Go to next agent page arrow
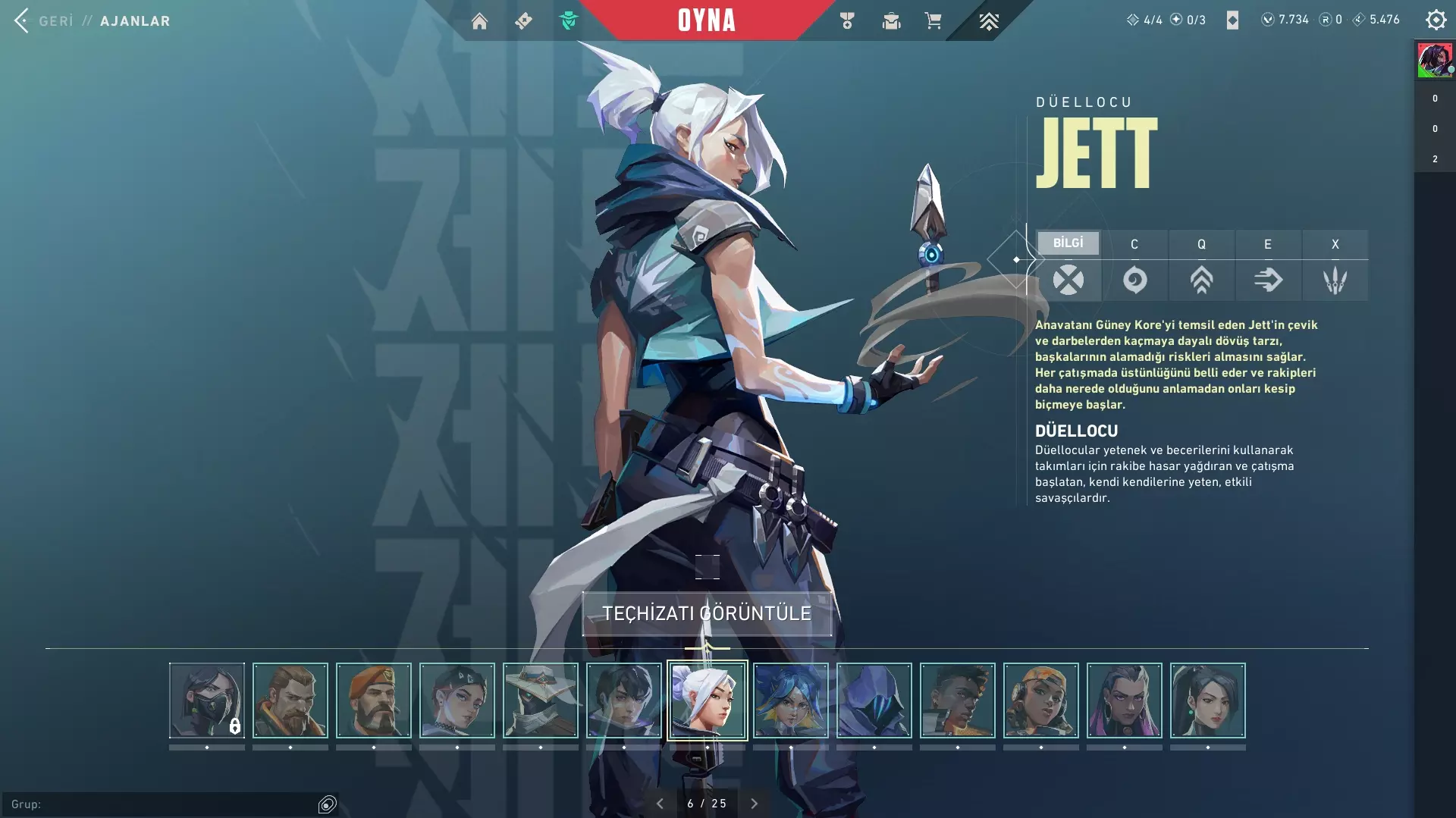The height and width of the screenshot is (818, 1456). (x=754, y=804)
